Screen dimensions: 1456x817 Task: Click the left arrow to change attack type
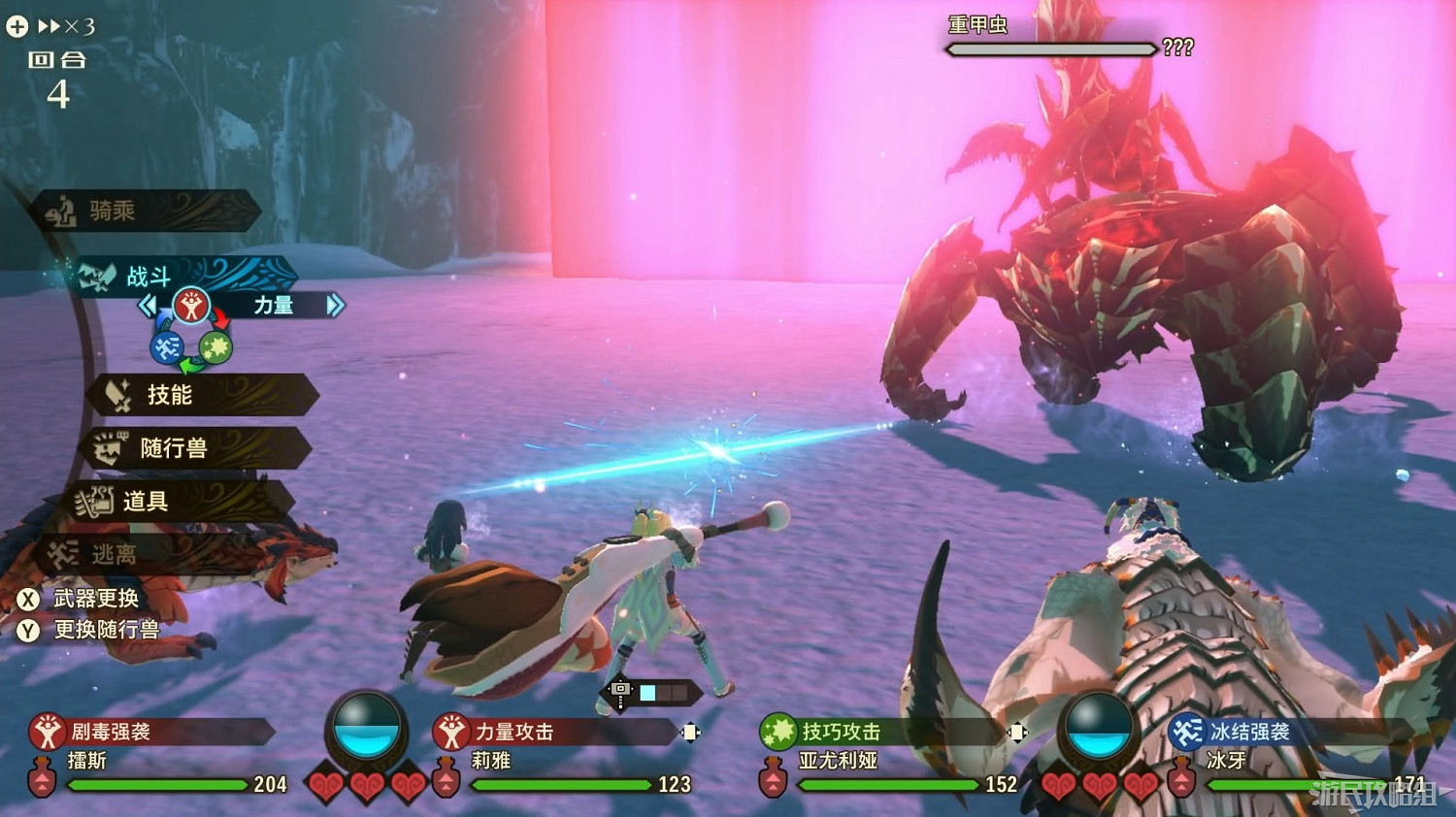click(x=146, y=306)
